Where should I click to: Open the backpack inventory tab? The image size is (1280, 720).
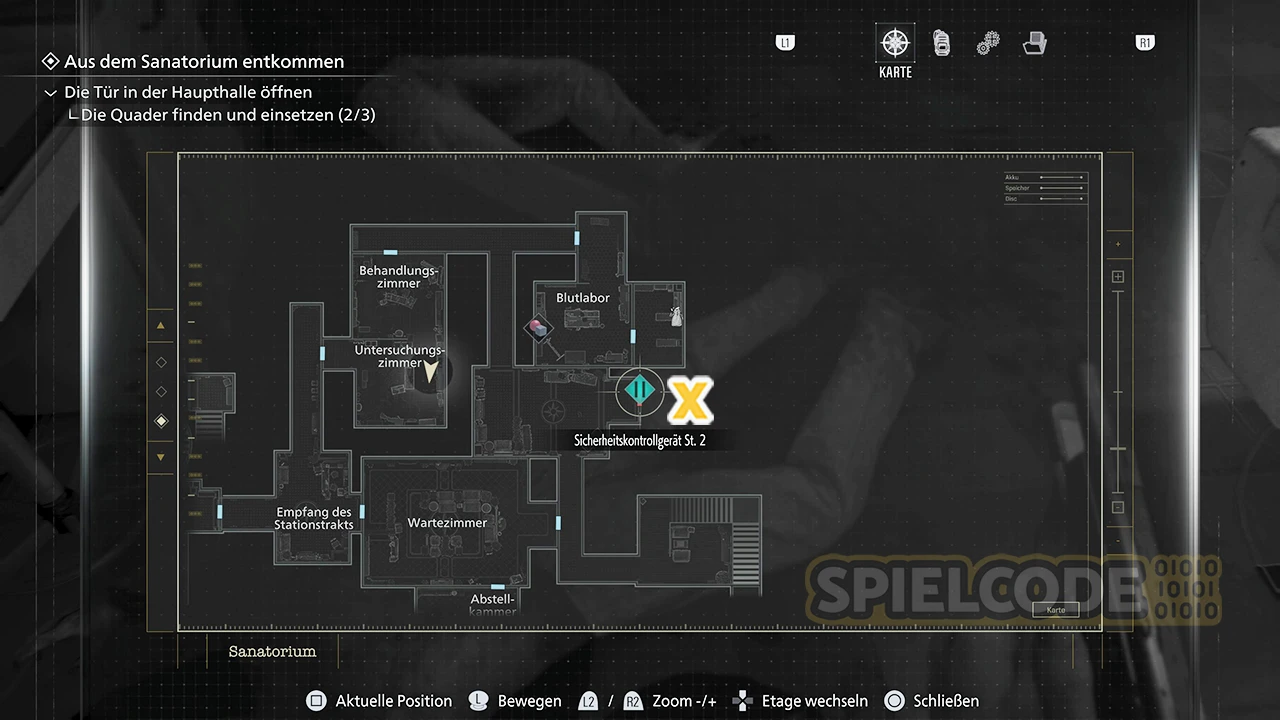941,43
